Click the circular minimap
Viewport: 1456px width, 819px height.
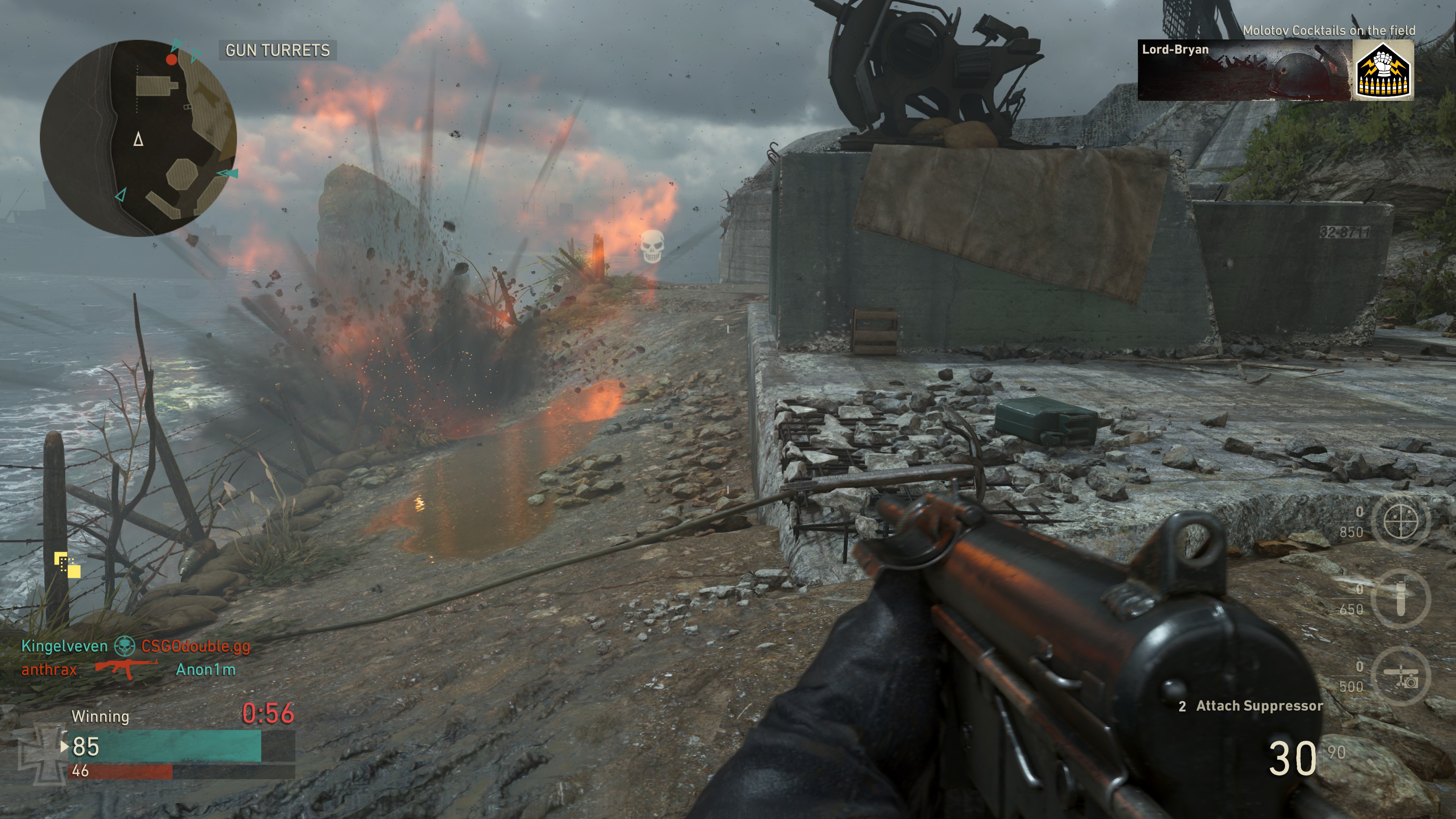pyautogui.click(x=138, y=138)
